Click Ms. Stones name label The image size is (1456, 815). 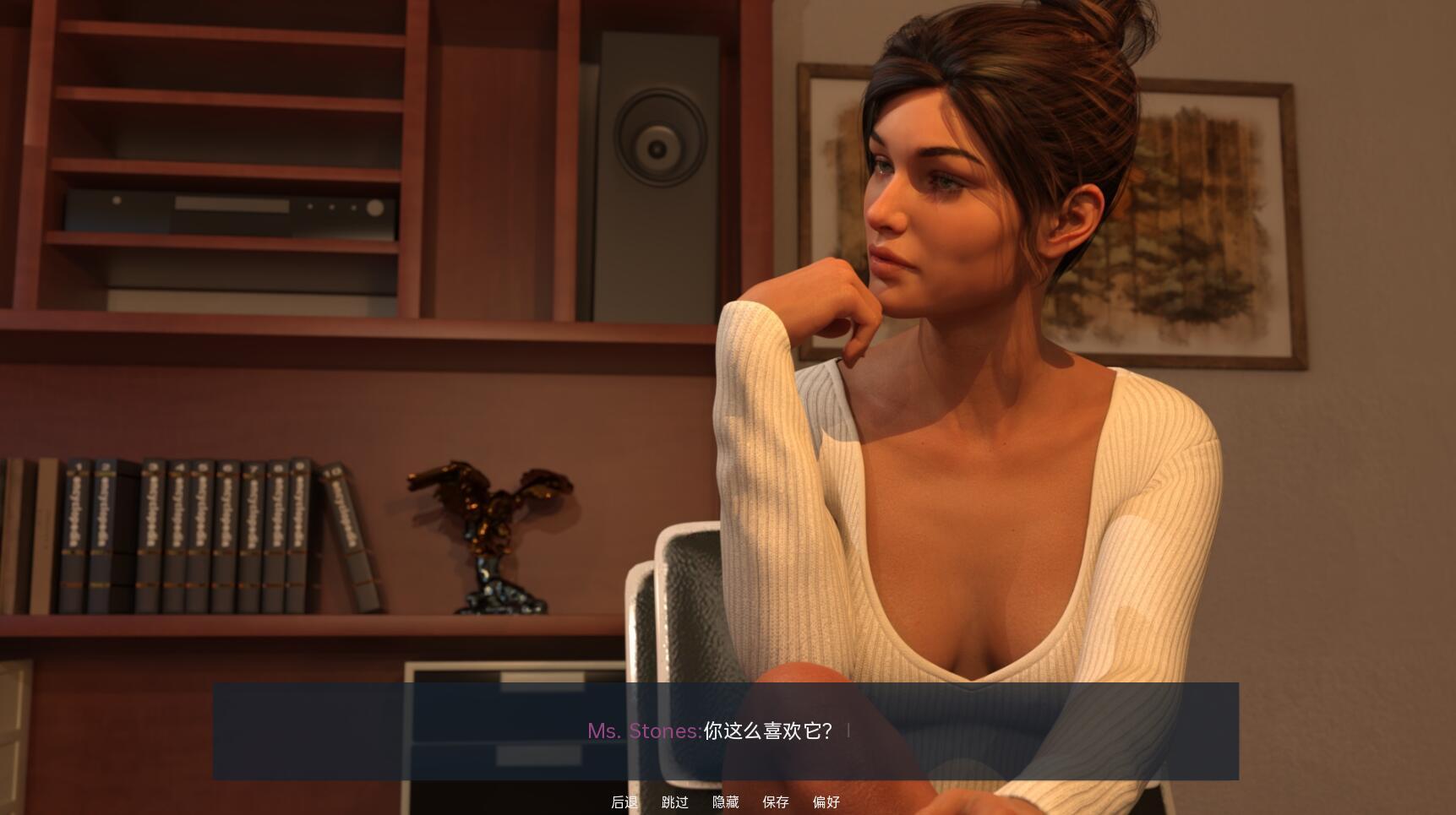point(645,731)
